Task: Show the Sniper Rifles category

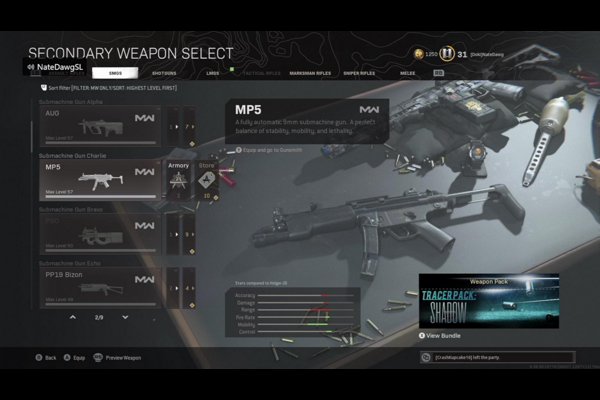Action: [x=359, y=73]
